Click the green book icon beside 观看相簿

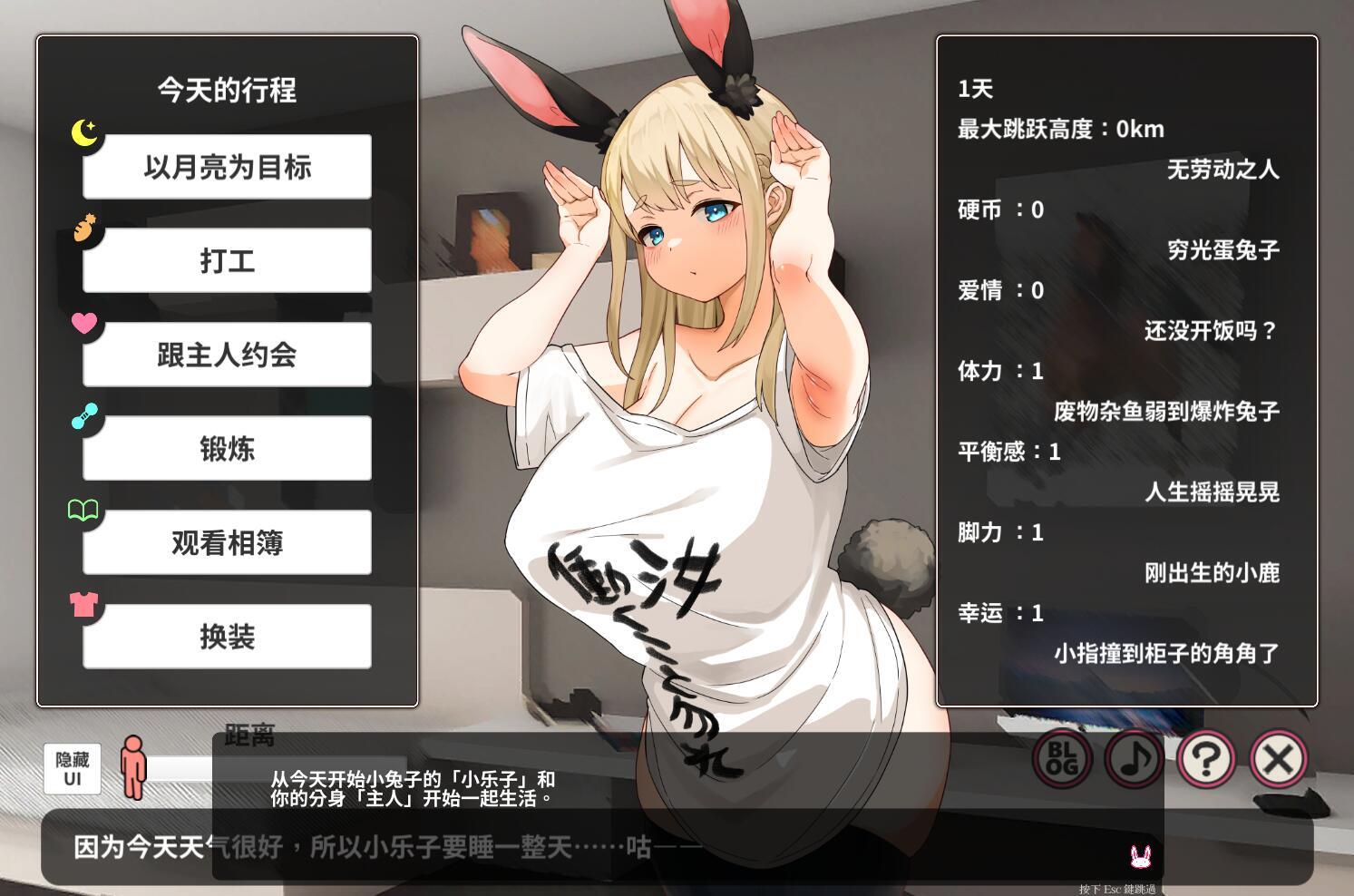coord(84,511)
